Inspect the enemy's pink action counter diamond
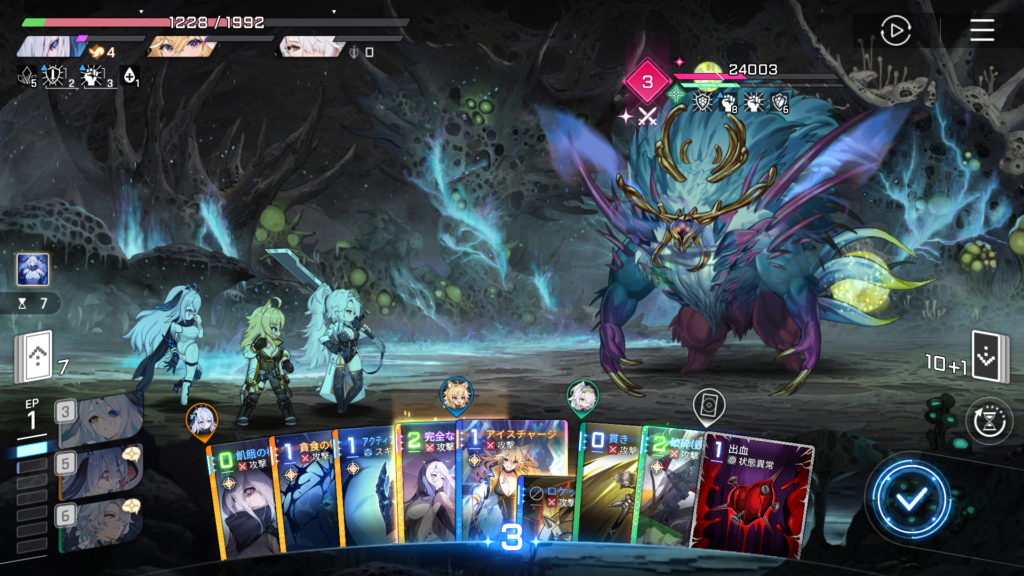This screenshot has width=1024, height=576. point(646,81)
